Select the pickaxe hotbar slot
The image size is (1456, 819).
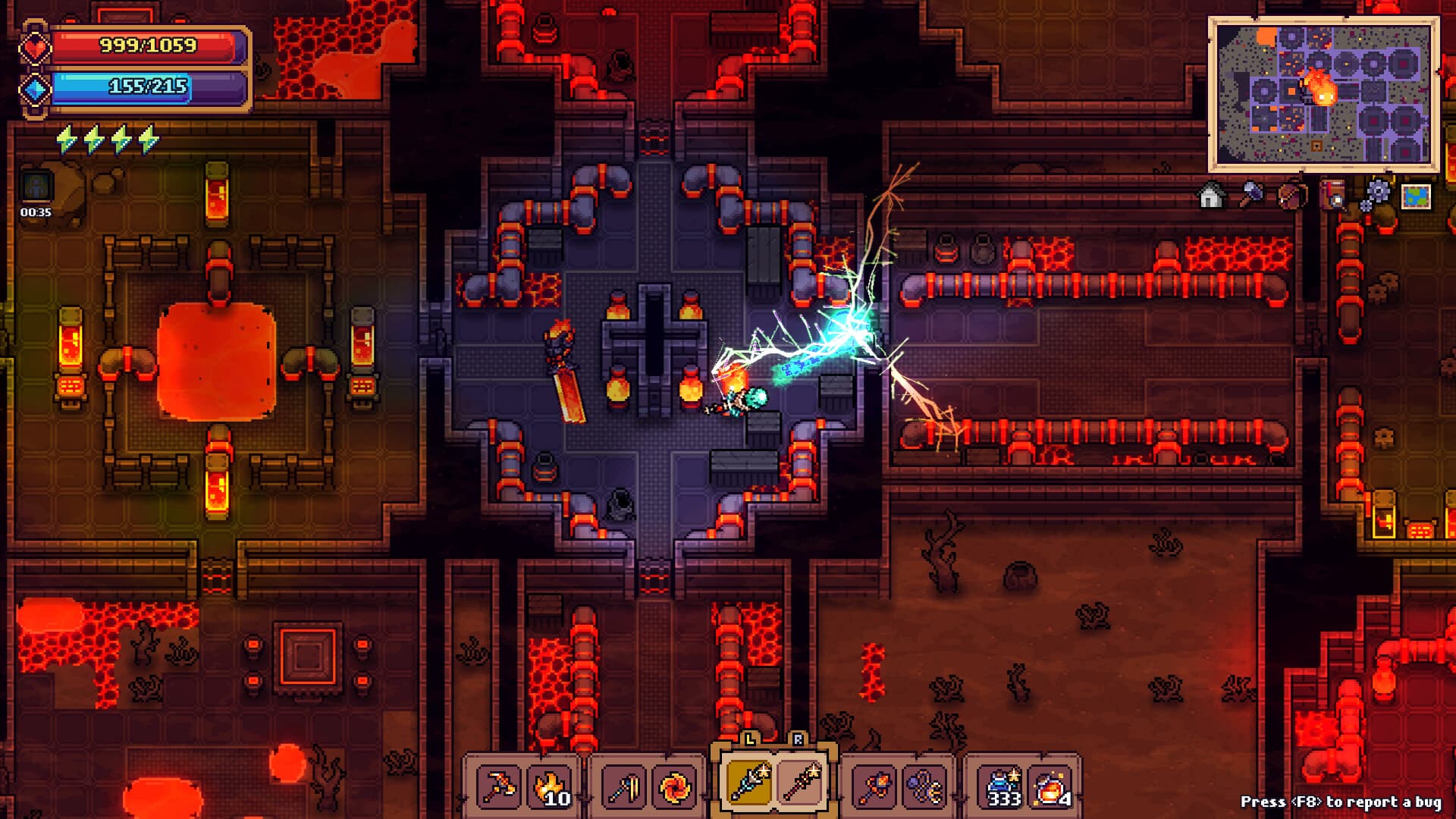click(499, 786)
